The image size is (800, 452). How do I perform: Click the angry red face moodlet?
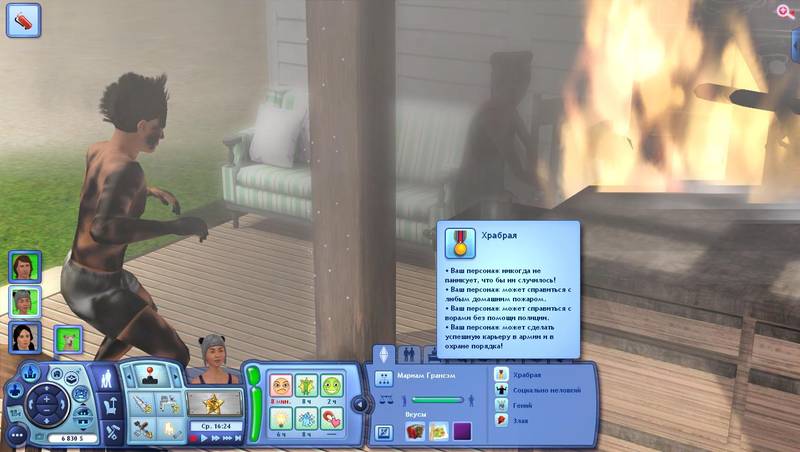pos(281,386)
